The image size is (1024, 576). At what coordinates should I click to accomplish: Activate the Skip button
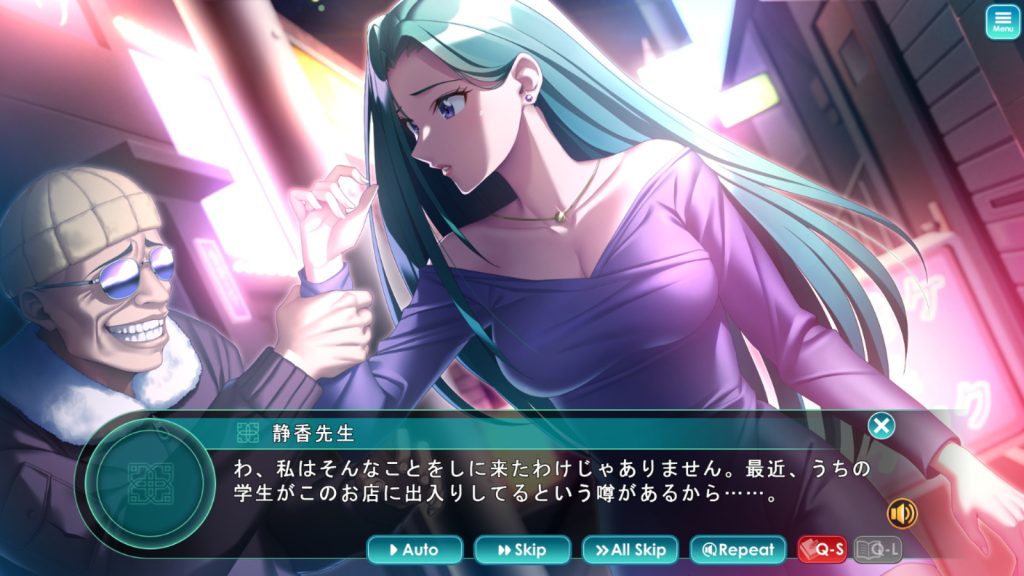tap(522, 550)
